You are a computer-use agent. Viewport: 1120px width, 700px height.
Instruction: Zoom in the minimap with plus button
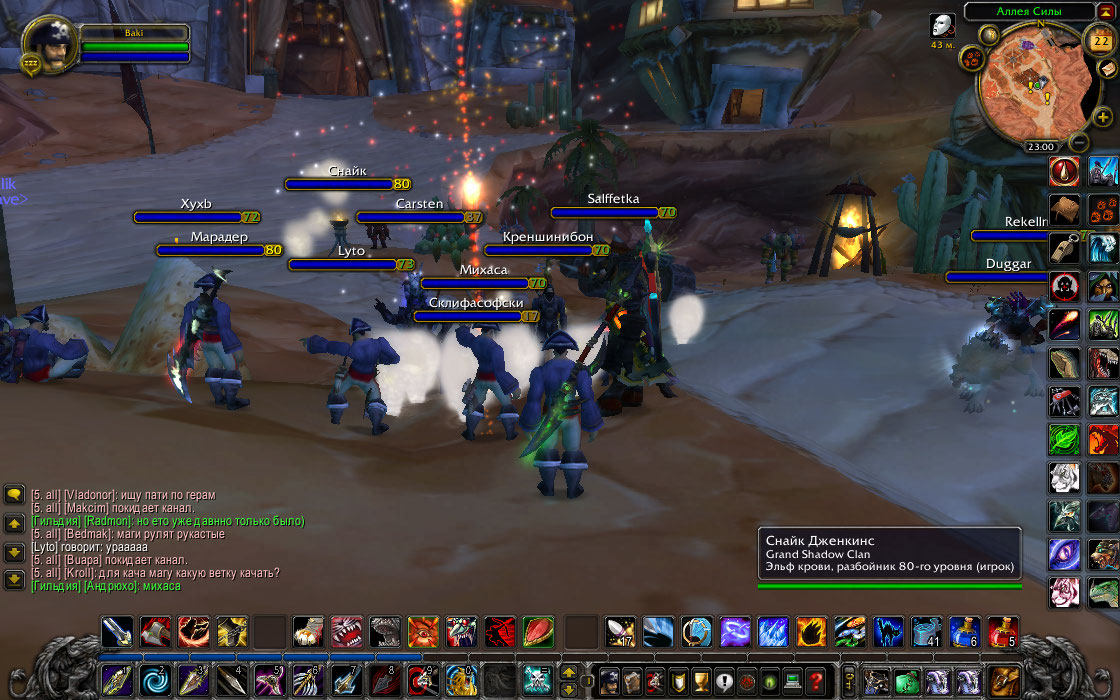(1103, 117)
